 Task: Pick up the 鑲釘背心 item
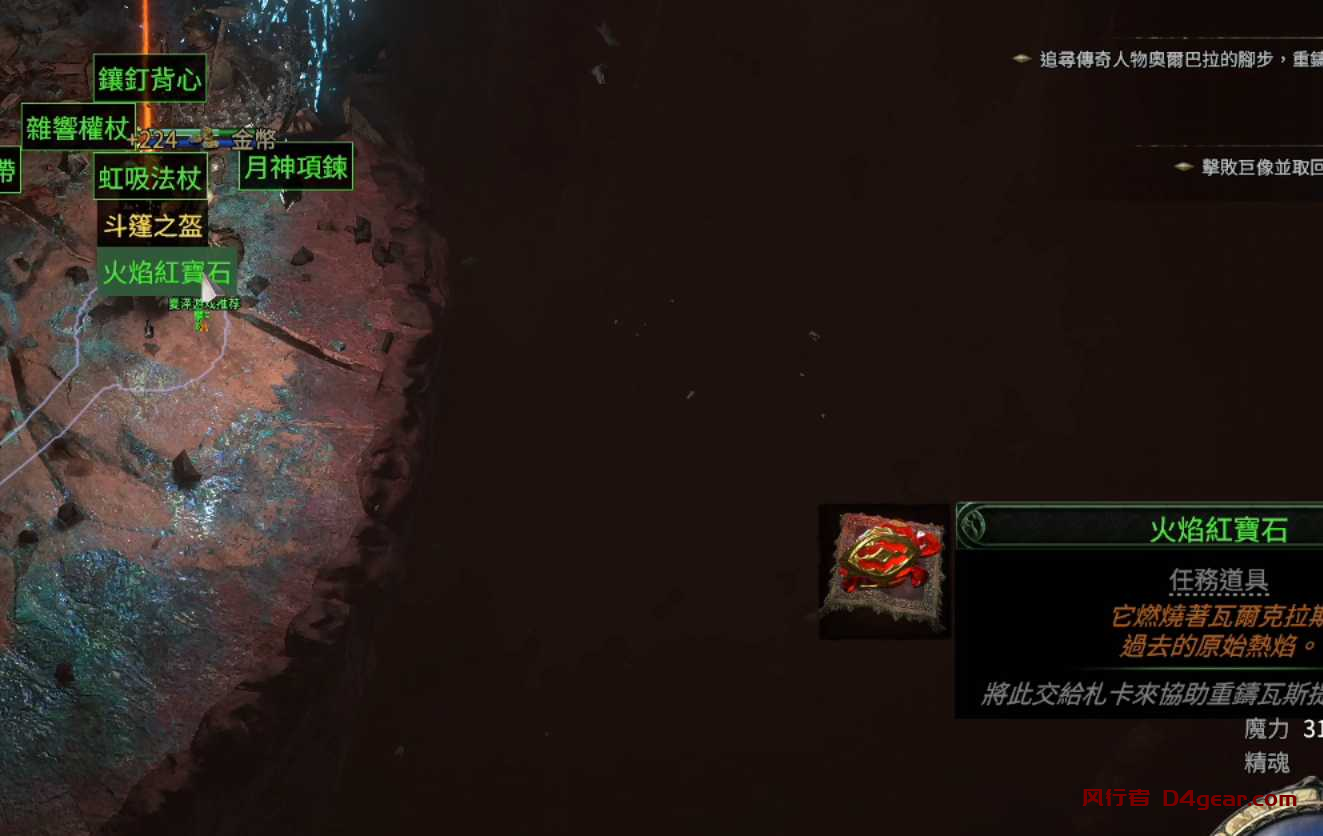[x=150, y=79]
